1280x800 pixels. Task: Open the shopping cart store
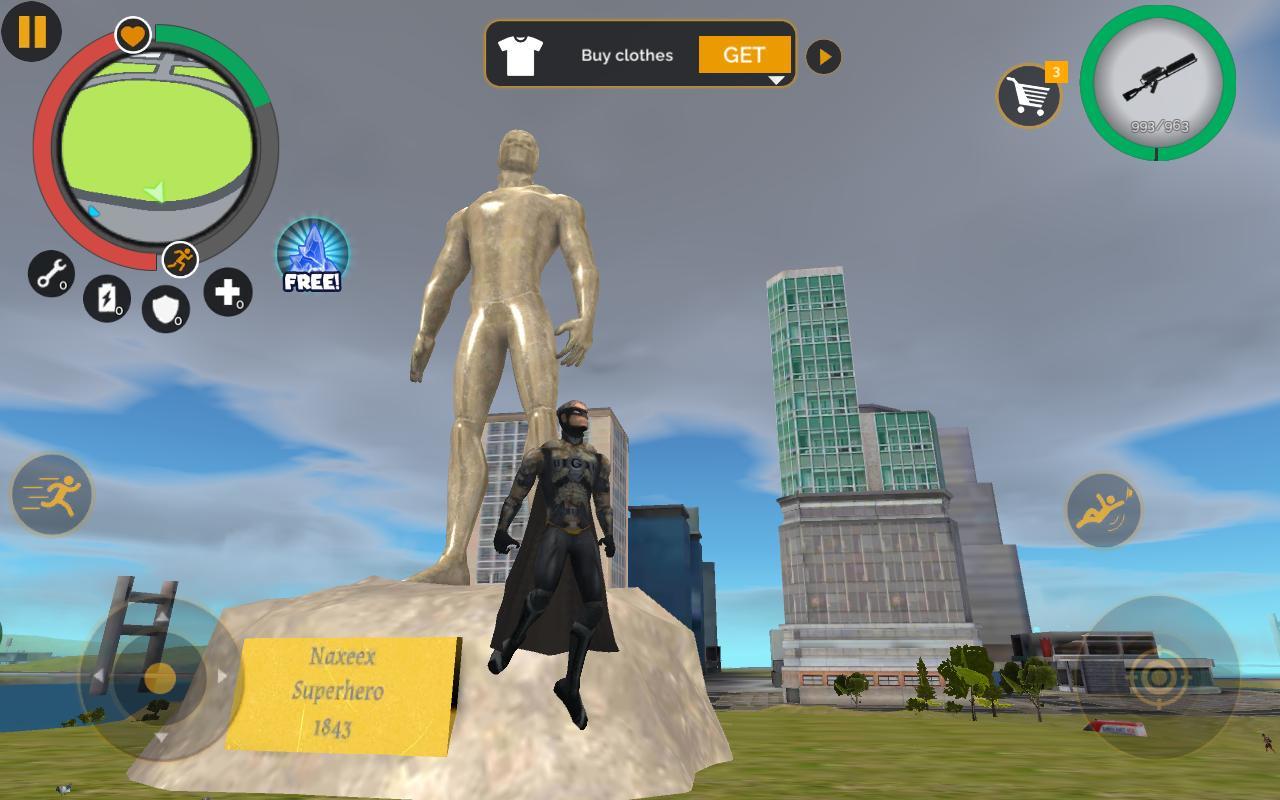[1030, 95]
